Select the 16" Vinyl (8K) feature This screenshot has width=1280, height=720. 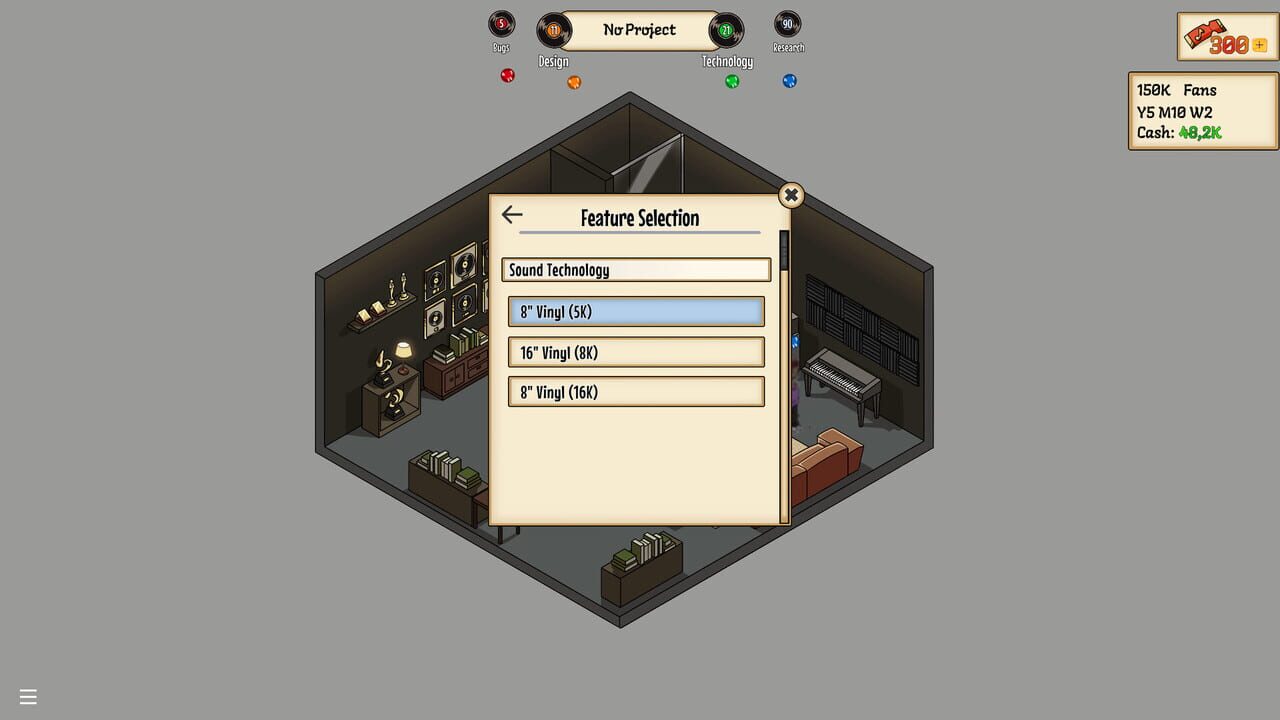tap(636, 351)
